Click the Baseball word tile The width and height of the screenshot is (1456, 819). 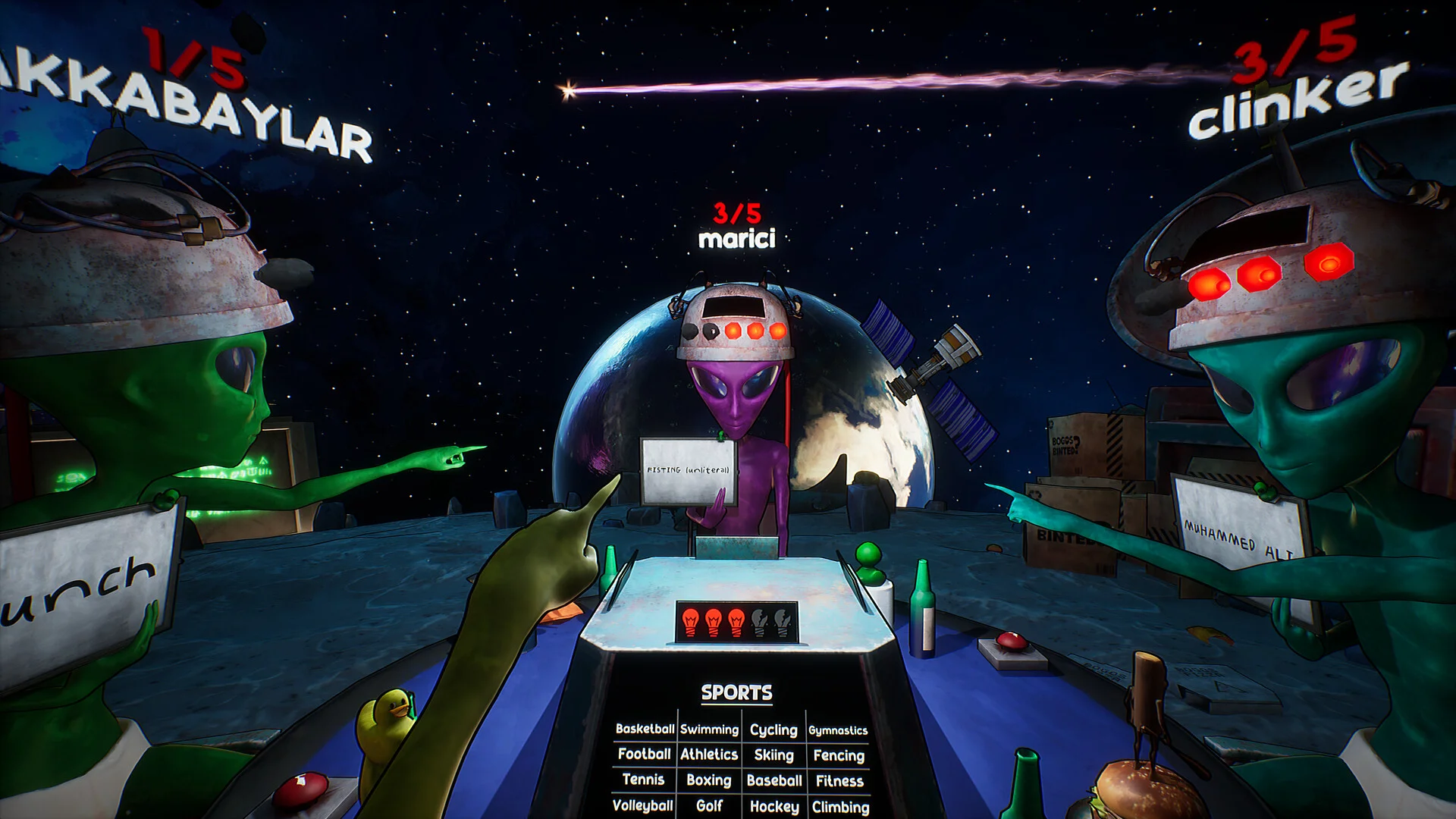[773, 780]
